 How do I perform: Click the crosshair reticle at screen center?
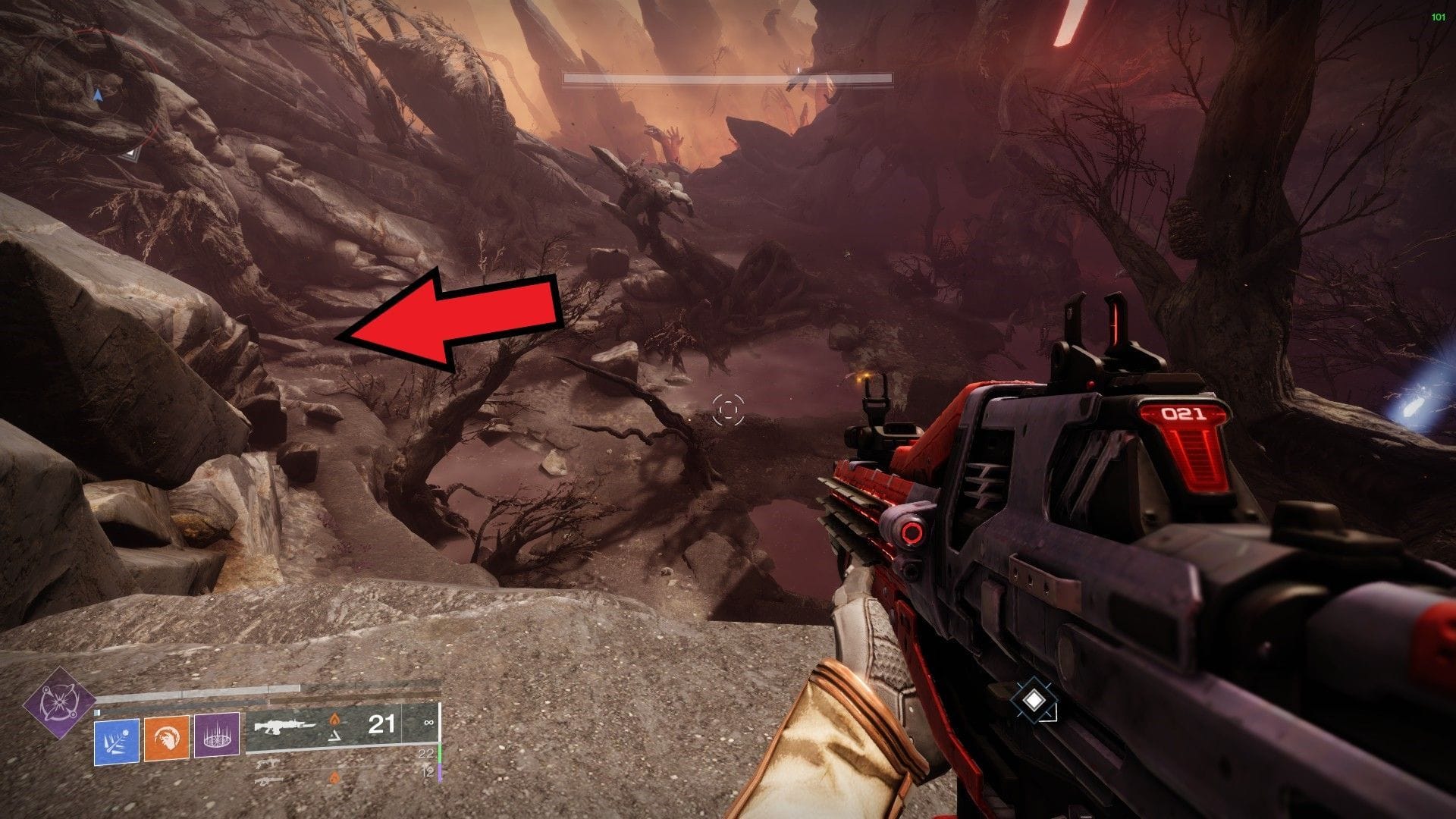coord(728,409)
